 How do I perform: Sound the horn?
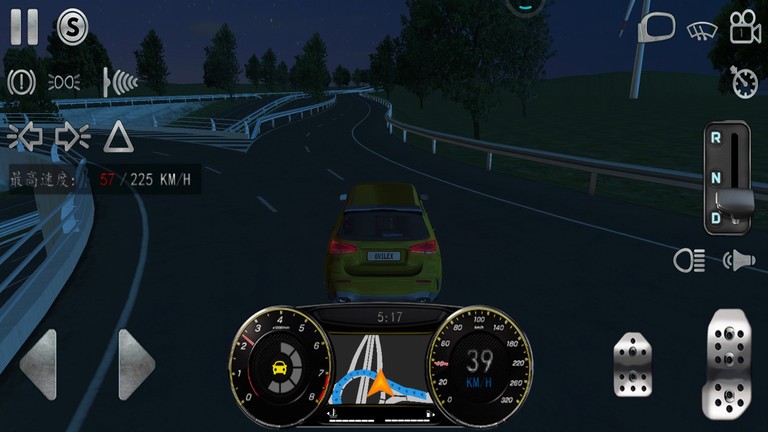[739, 261]
